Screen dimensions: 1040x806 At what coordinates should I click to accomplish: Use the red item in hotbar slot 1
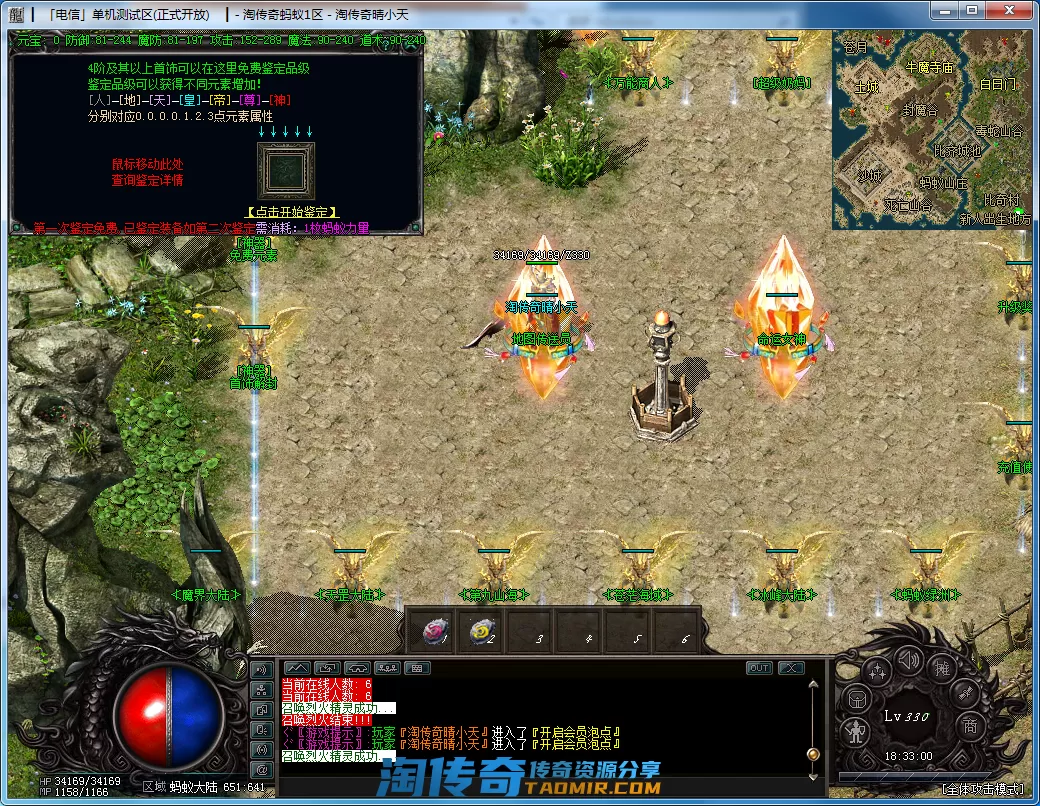[x=435, y=630]
